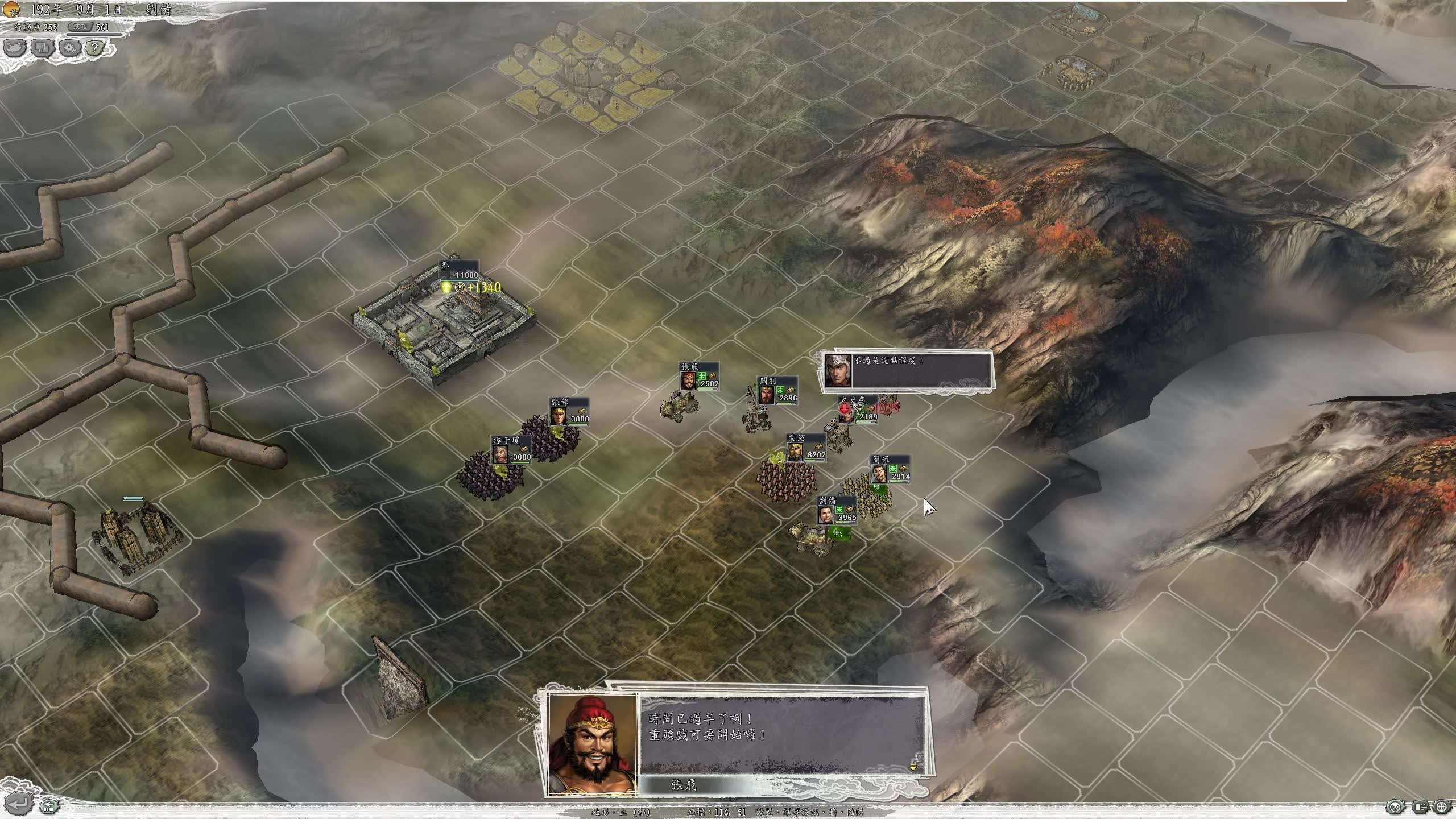Advance 張飛's dialogue with the yellow arrow
Screen dimensions: 1456x819
913,768
